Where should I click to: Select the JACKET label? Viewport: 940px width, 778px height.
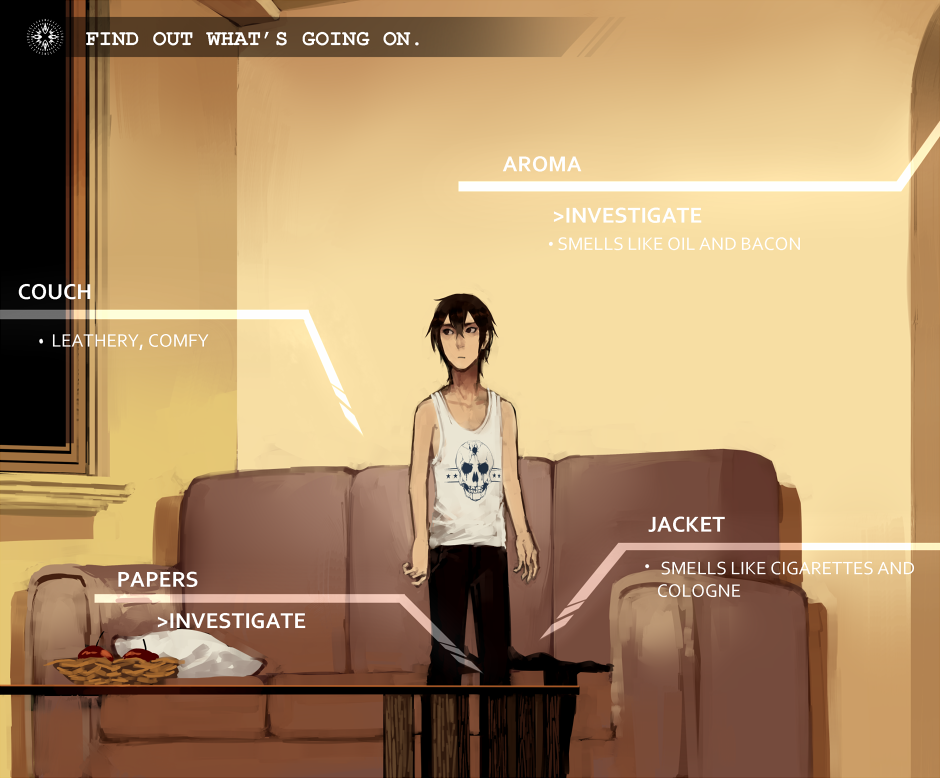tap(686, 525)
